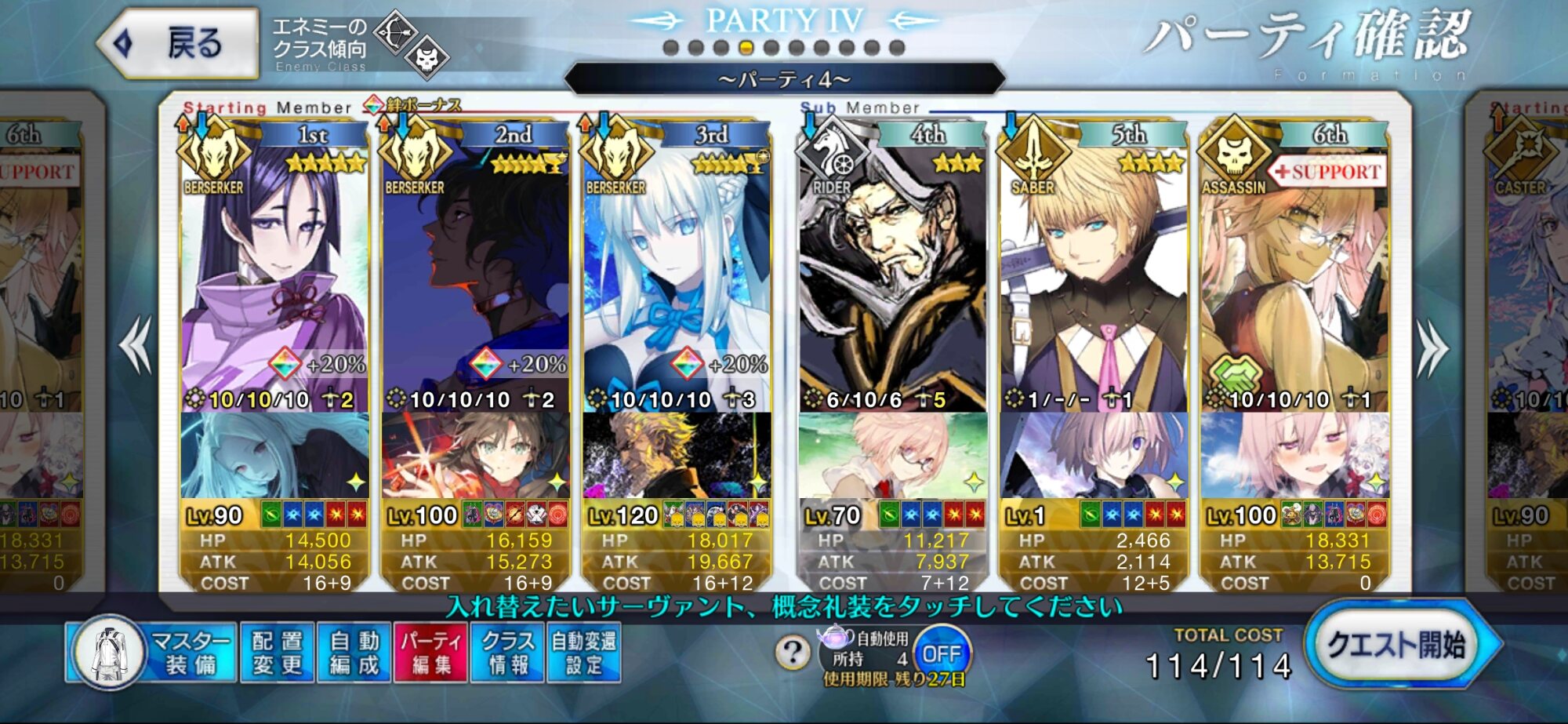Select the 3rd slot Lv.120 Berserker card
The width and height of the screenshot is (1568, 724).
pos(676,275)
